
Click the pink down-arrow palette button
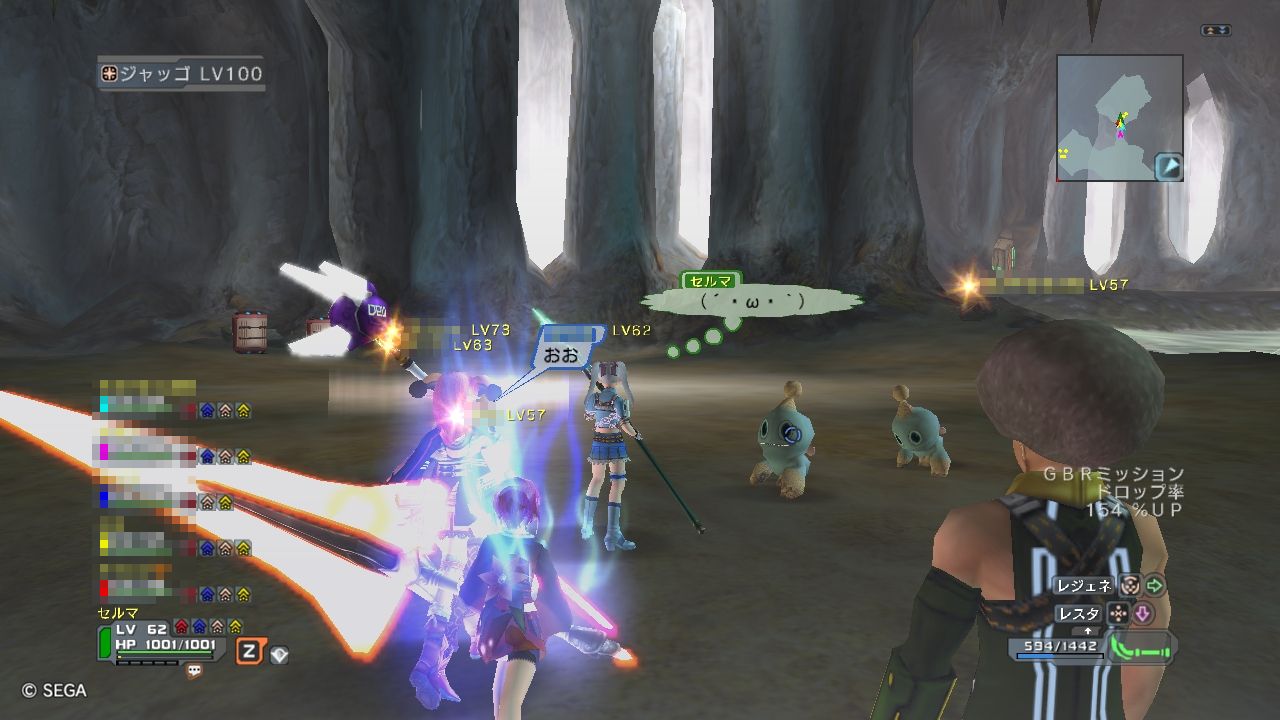point(1143,614)
